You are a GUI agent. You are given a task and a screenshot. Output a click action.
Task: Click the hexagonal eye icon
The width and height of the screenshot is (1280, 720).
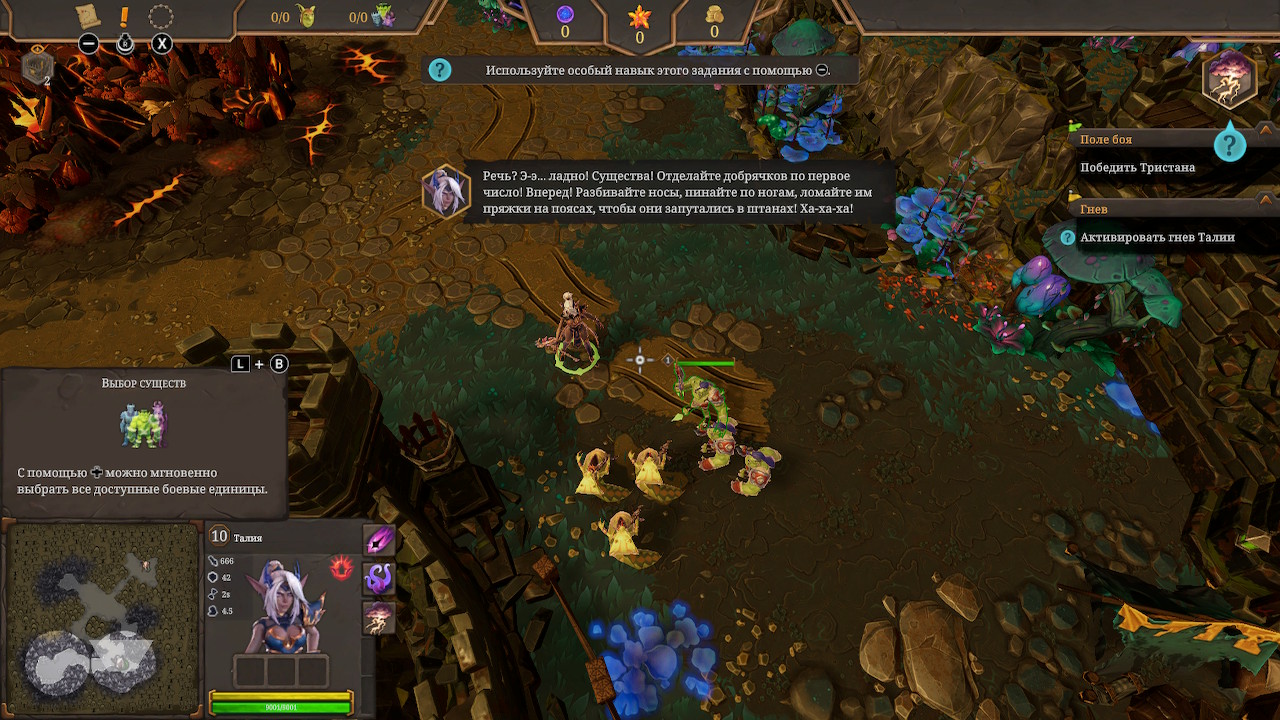[37, 65]
